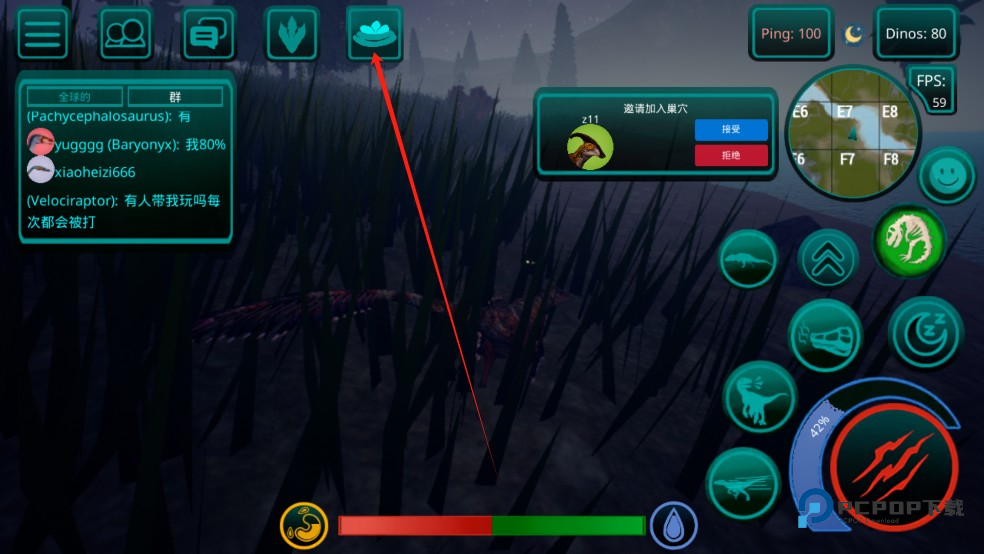Open the friends list icon
The height and width of the screenshot is (554, 984).
pos(126,34)
